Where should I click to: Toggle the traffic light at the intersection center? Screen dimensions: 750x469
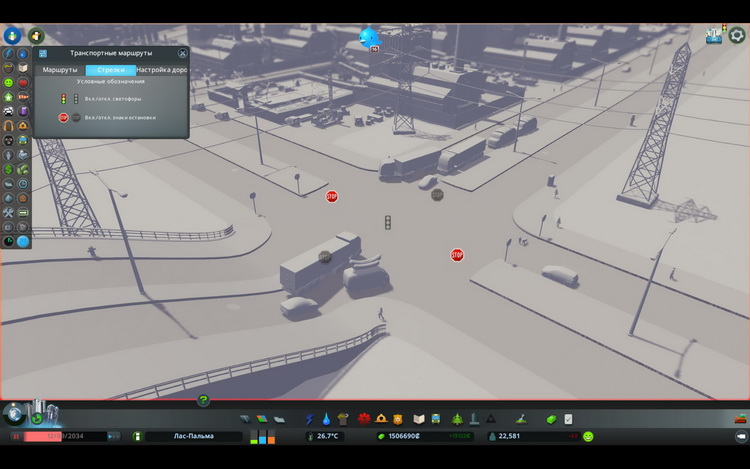[x=388, y=222]
